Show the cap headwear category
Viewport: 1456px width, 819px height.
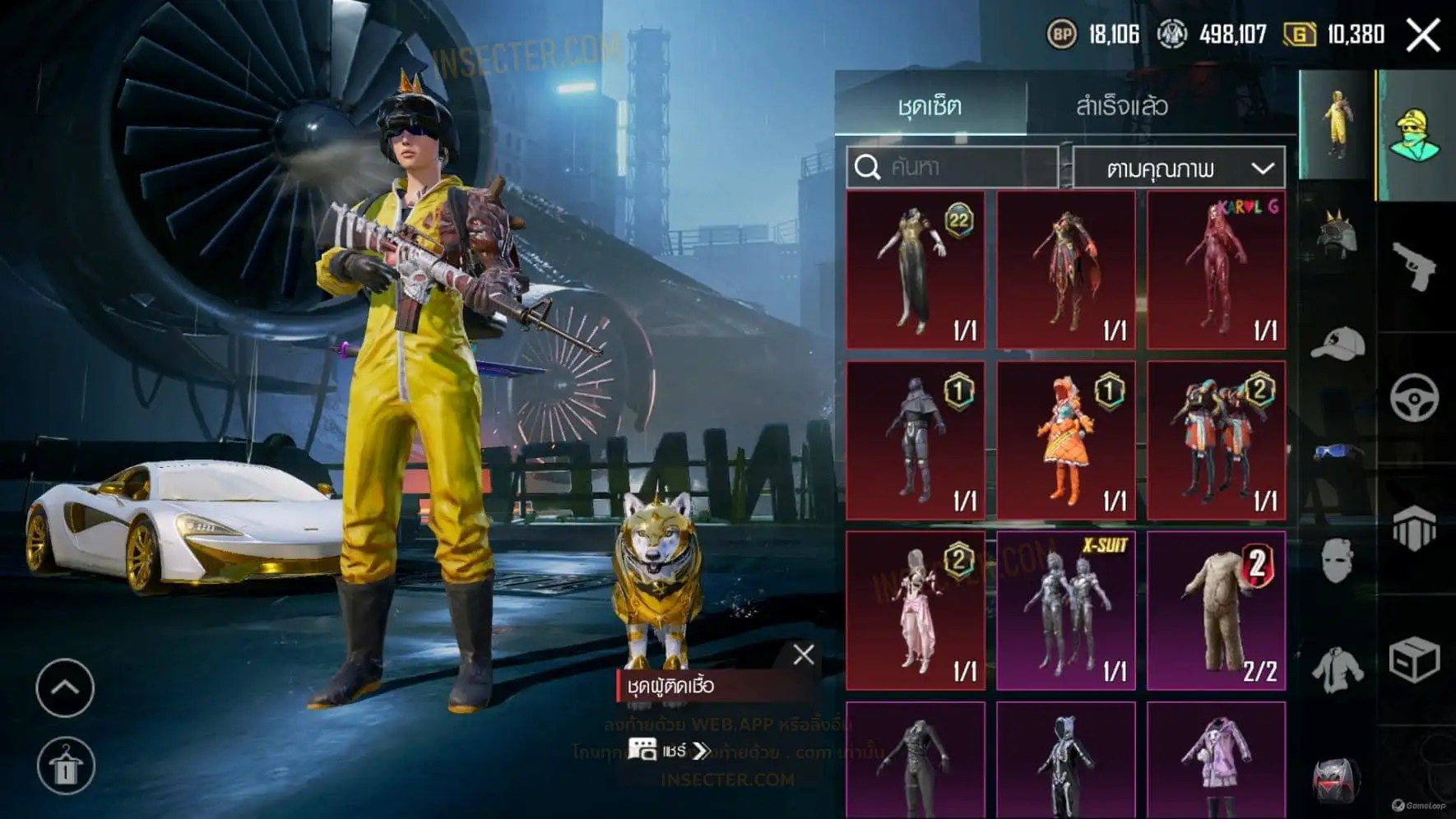click(x=1337, y=344)
